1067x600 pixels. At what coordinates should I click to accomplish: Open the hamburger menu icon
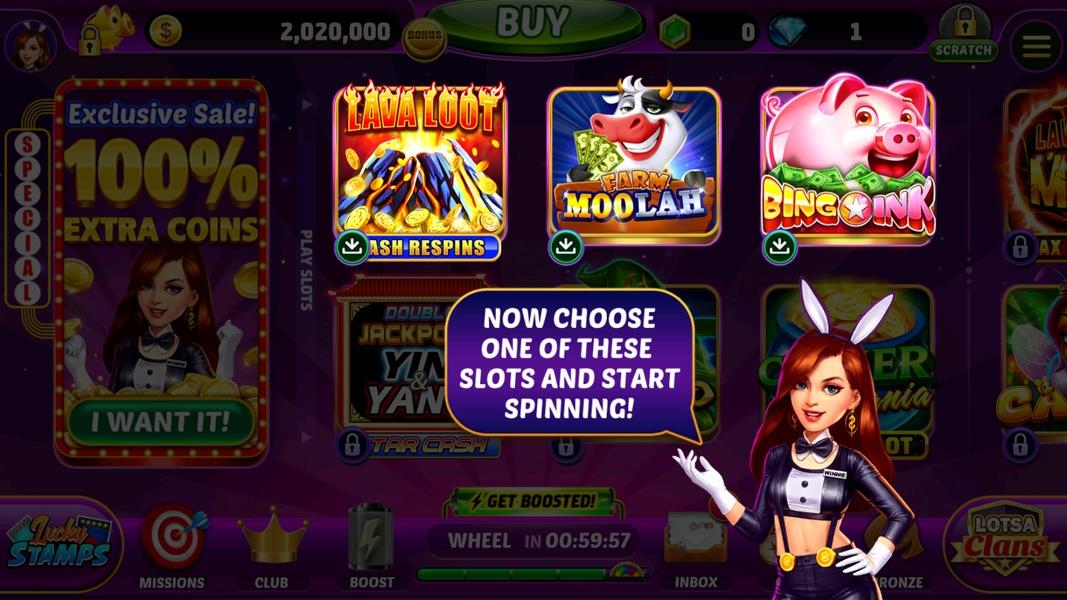1036,45
